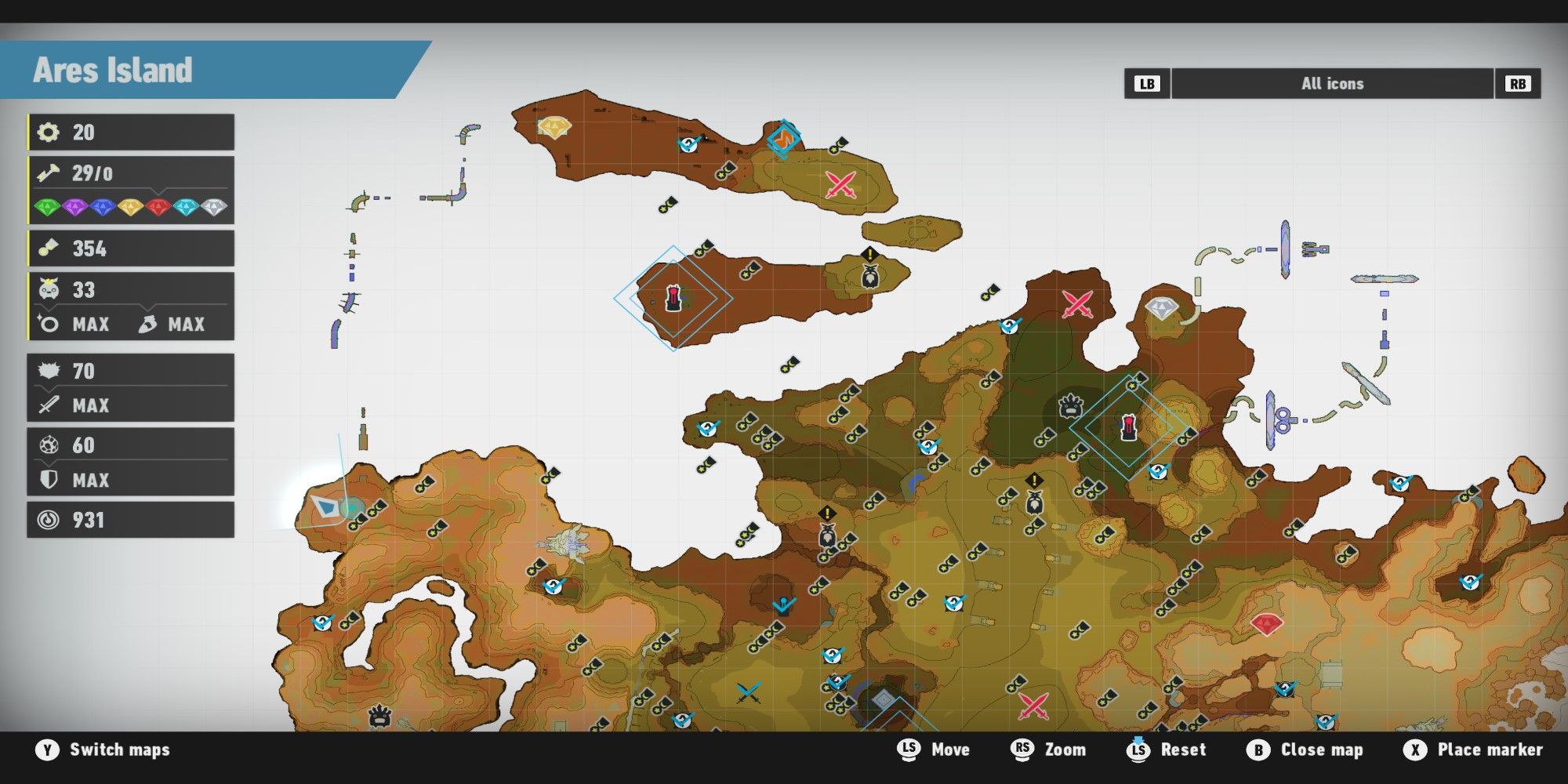Cycle the icon filter right with RB
The width and height of the screenshot is (1568, 784).
click(1518, 83)
